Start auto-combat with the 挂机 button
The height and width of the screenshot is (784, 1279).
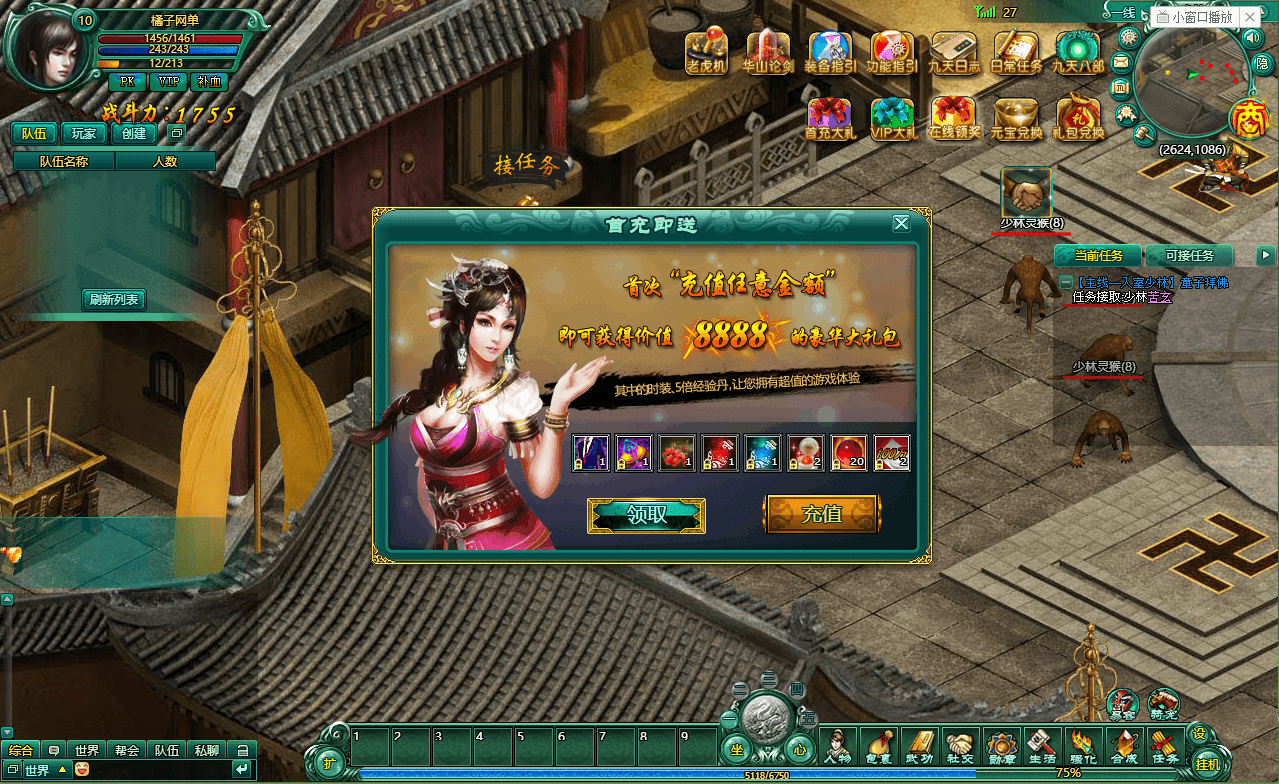click(x=1207, y=764)
